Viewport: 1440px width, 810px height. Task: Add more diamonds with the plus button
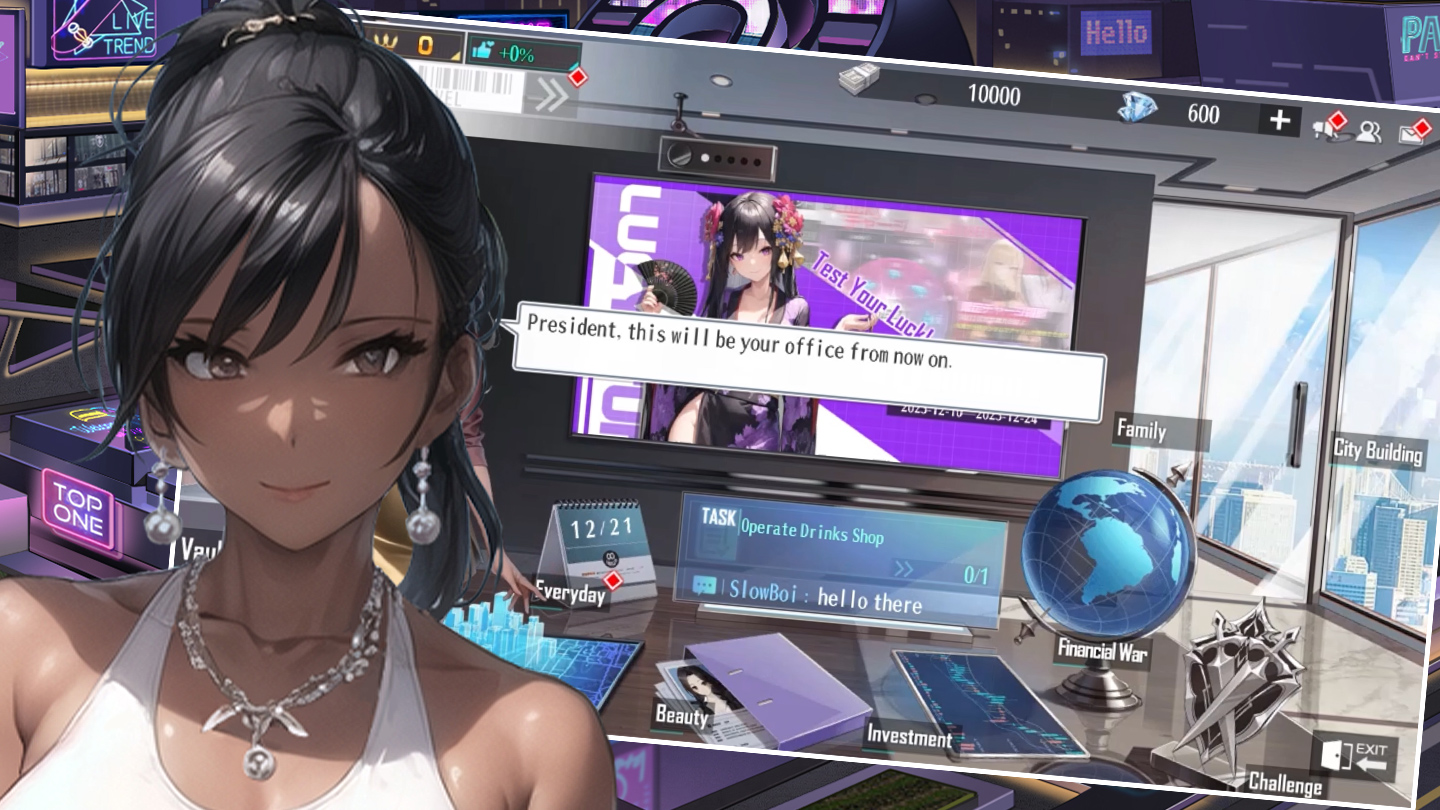tap(1279, 121)
